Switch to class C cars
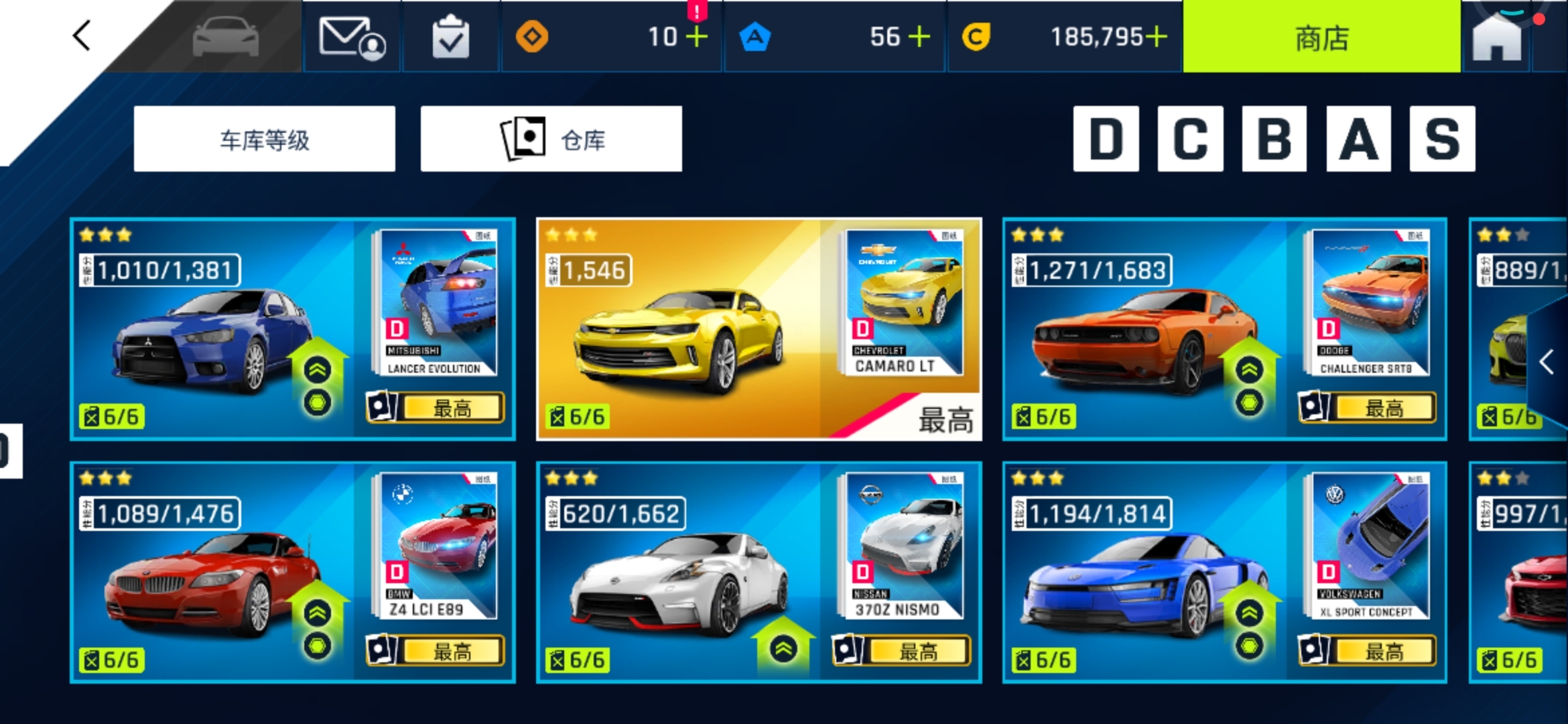Viewport: 1568px width, 724px height. [x=1190, y=139]
